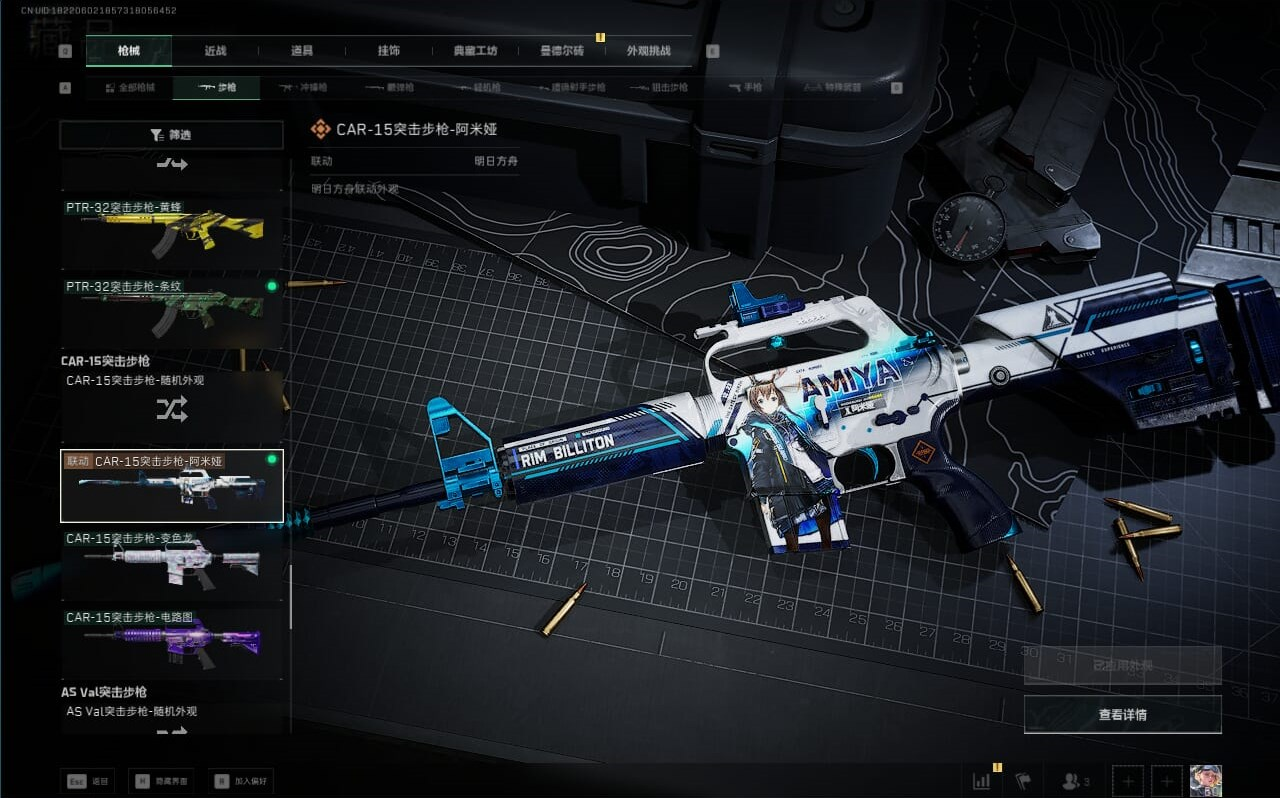Image resolution: width=1280 pixels, height=798 pixels.
Task: Click the 查看详情 view details button
Action: click(x=1122, y=715)
